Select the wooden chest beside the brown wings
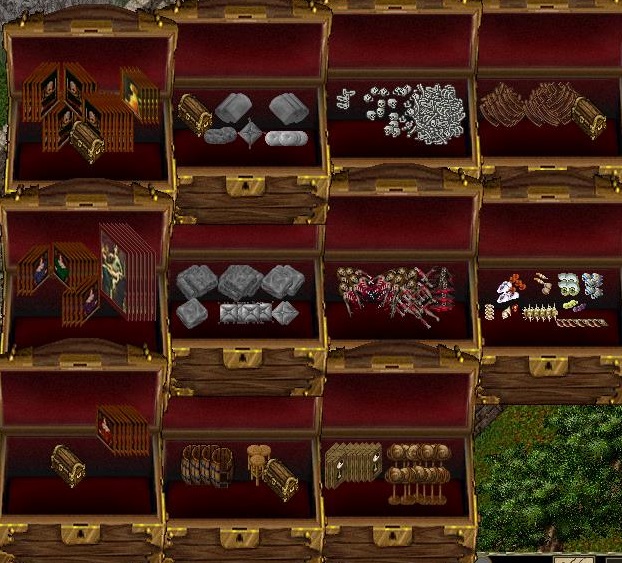Image resolution: width=622 pixels, height=563 pixels. [589, 120]
